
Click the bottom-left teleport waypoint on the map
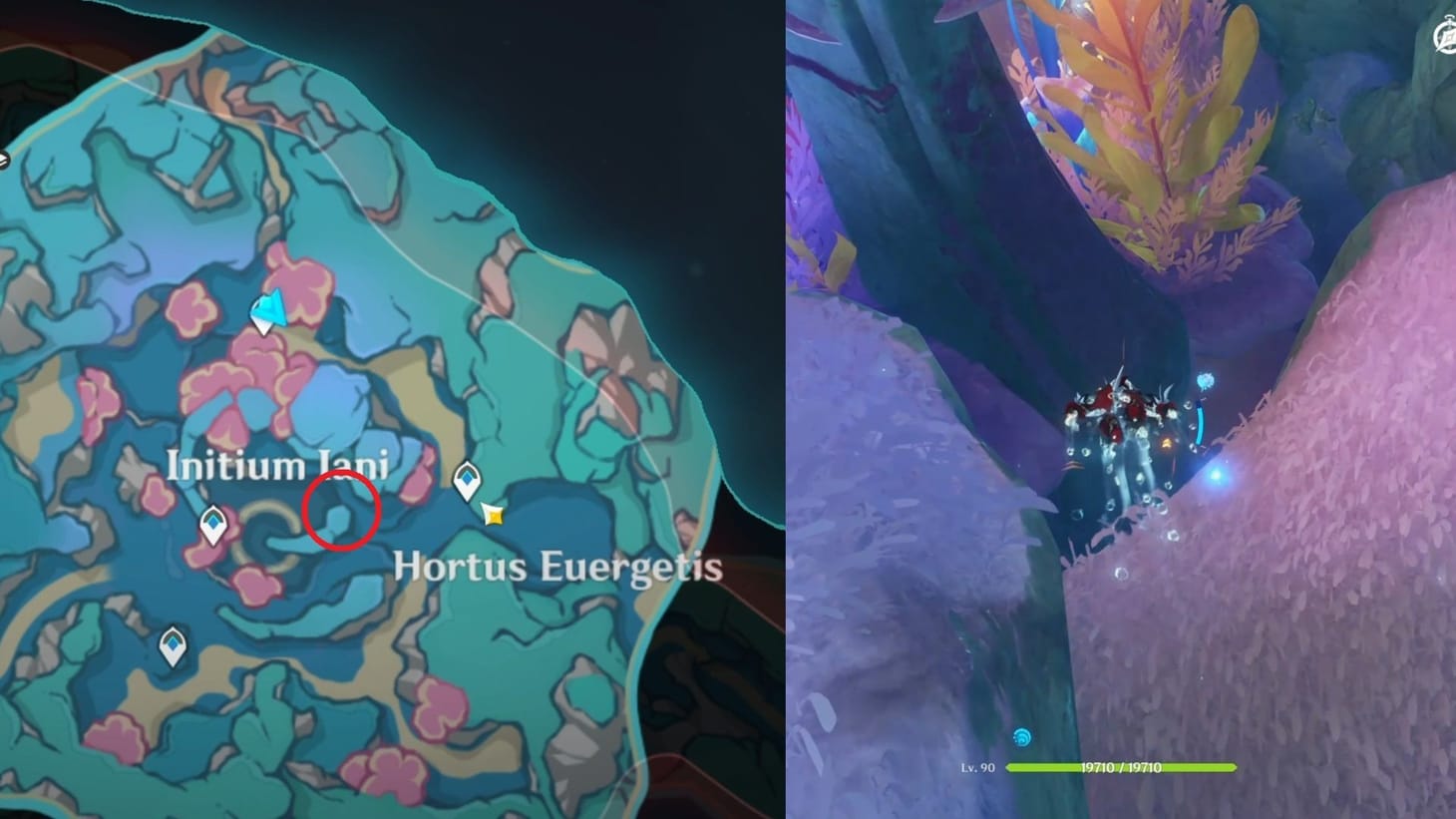pos(172,644)
